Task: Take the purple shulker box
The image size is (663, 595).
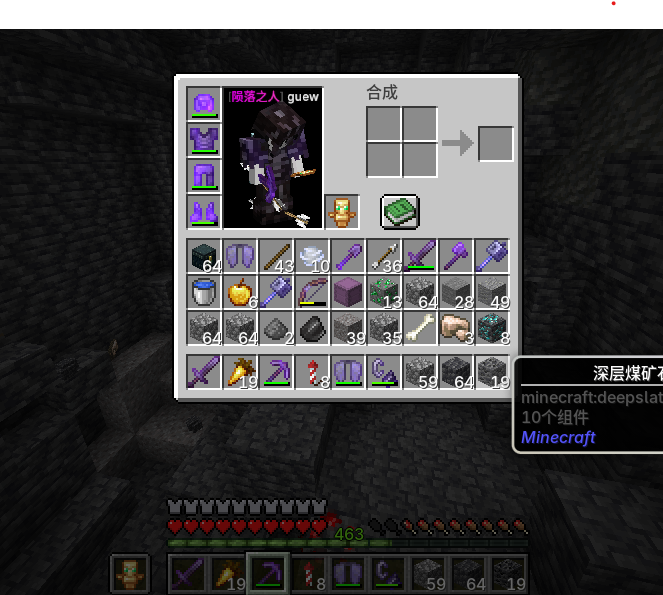Action: pos(348,293)
